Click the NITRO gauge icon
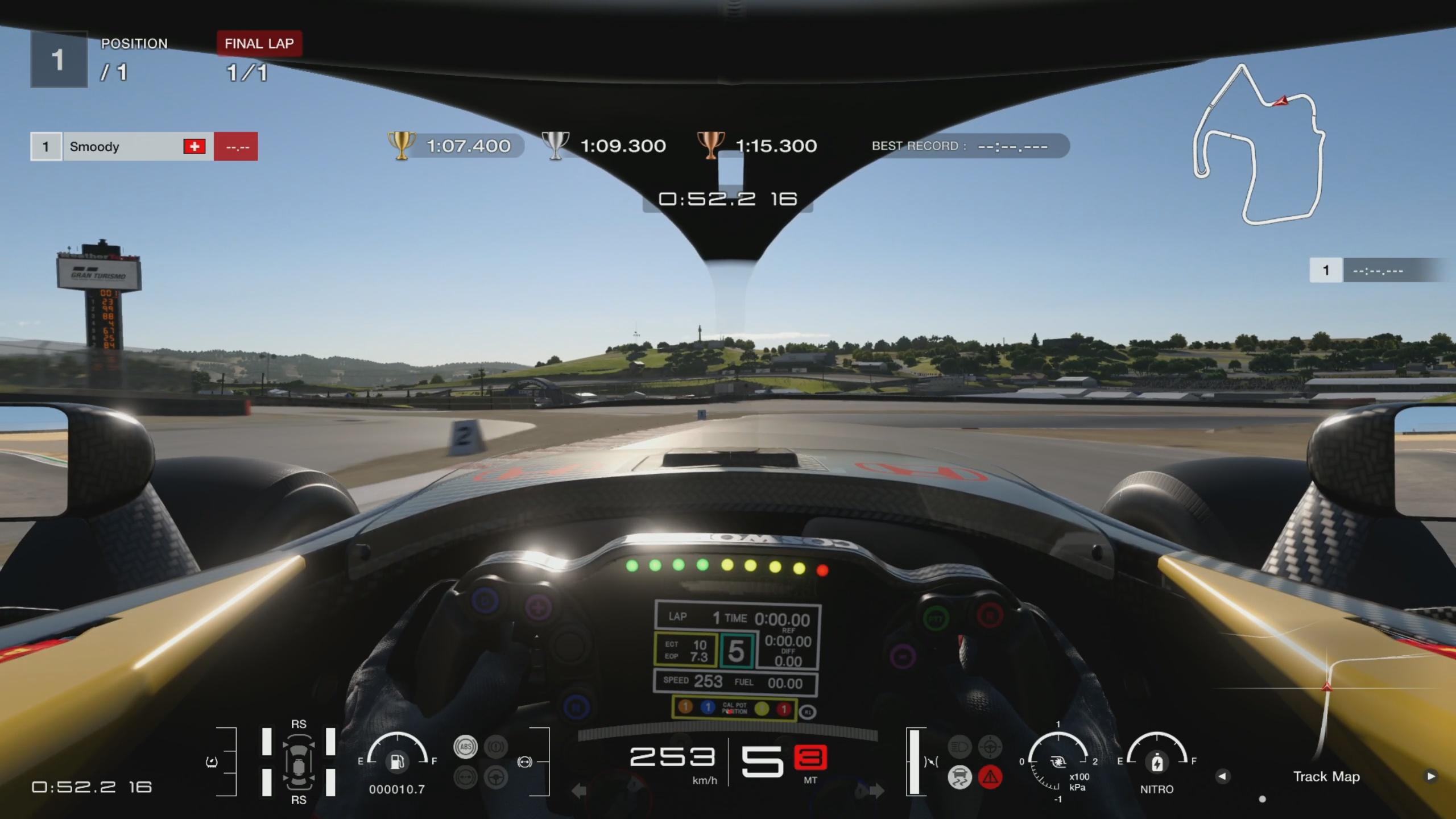1456x819 pixels. pyautogui.click(x=1157, y=762)
